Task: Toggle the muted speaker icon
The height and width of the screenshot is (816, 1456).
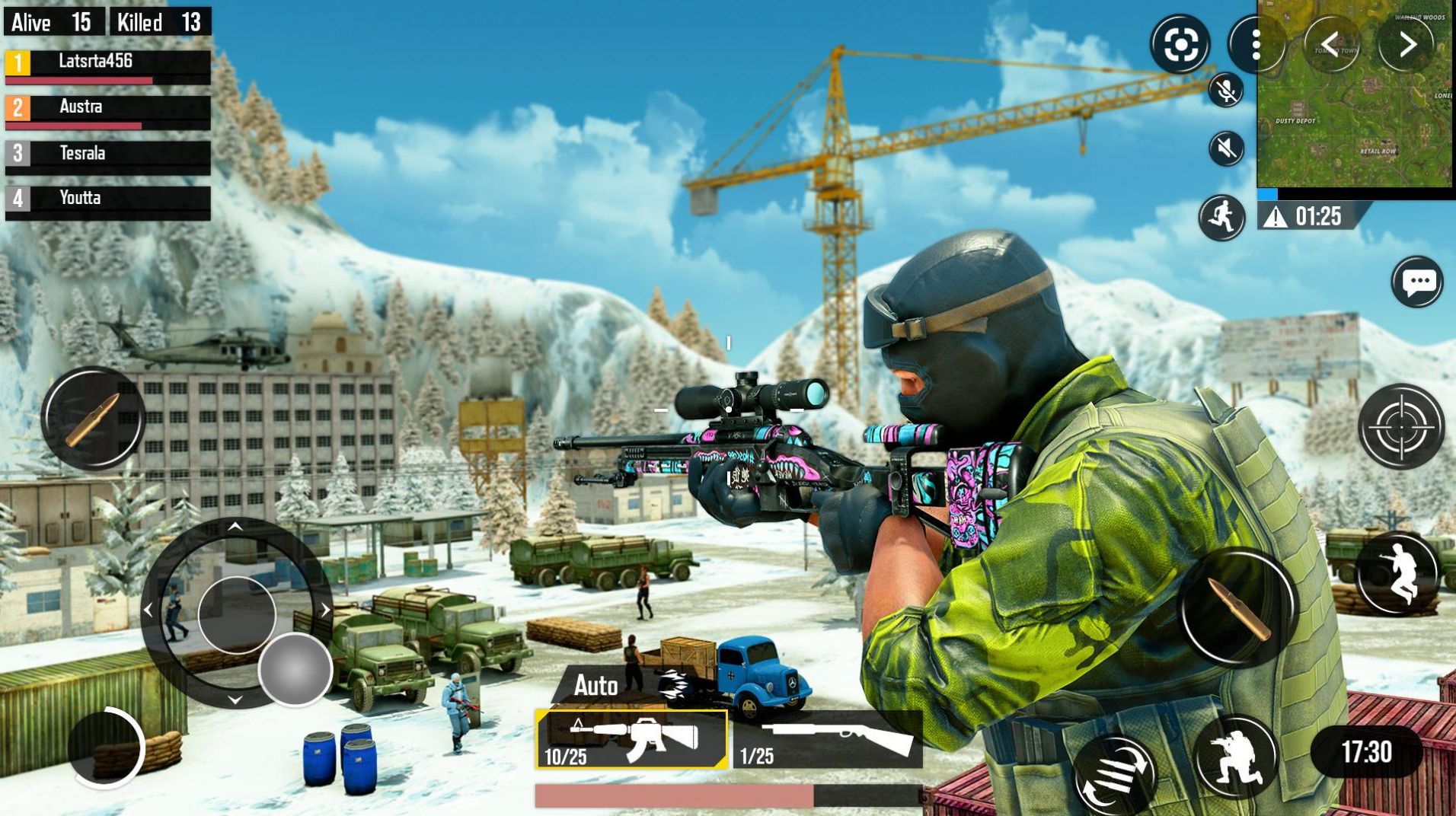Action: tap(1226, 148)
